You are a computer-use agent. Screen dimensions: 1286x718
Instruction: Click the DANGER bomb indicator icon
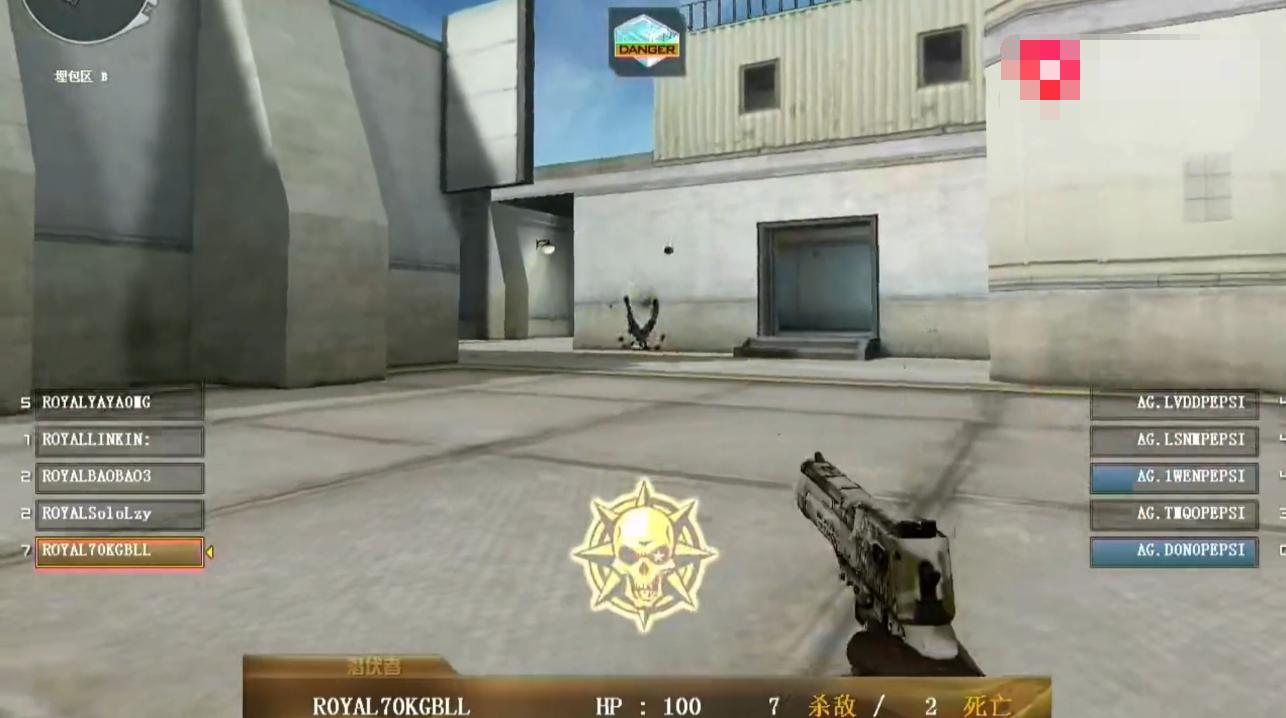(647, 42)
